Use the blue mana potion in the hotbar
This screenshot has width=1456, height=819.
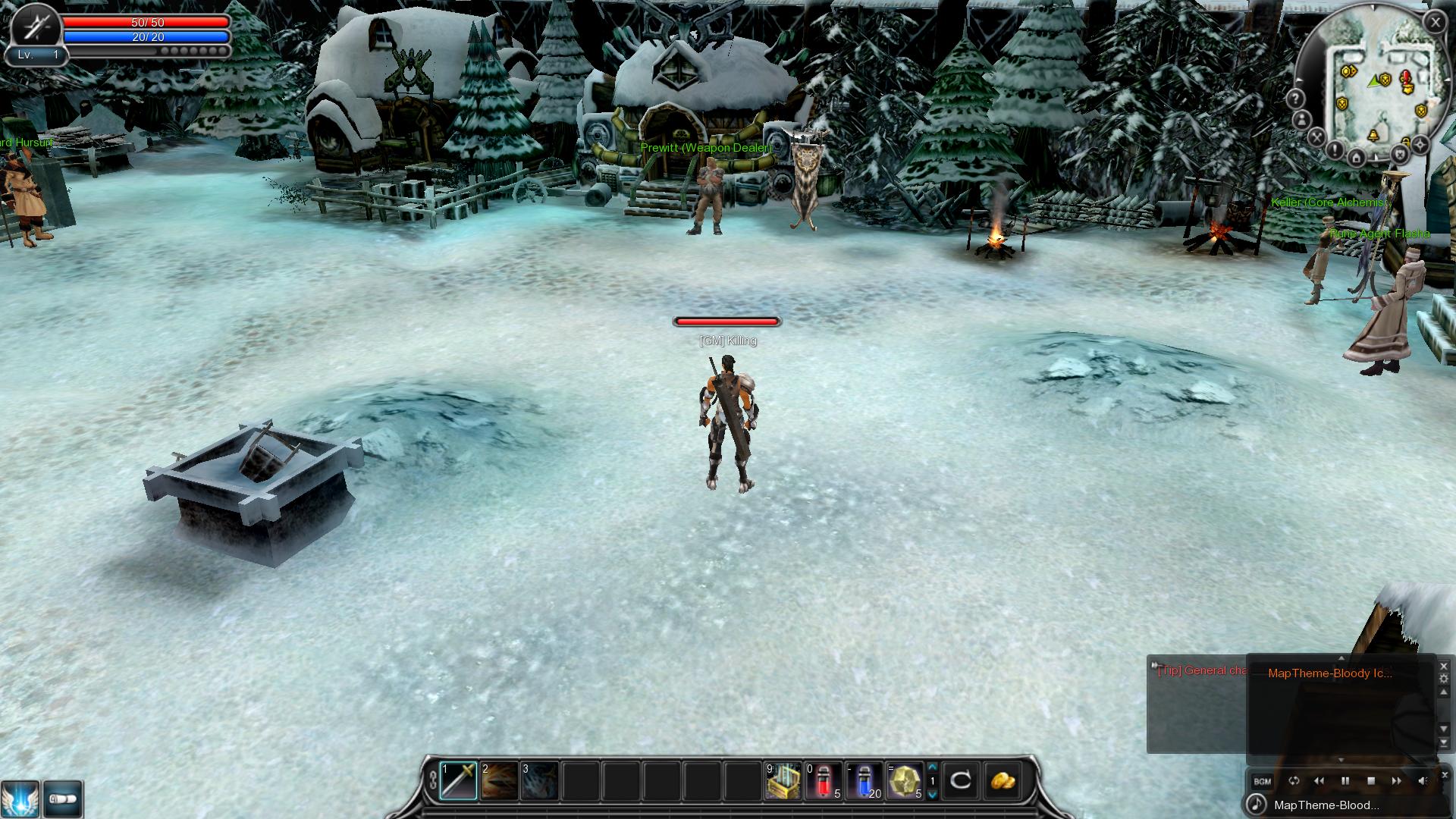click(864, 780)
